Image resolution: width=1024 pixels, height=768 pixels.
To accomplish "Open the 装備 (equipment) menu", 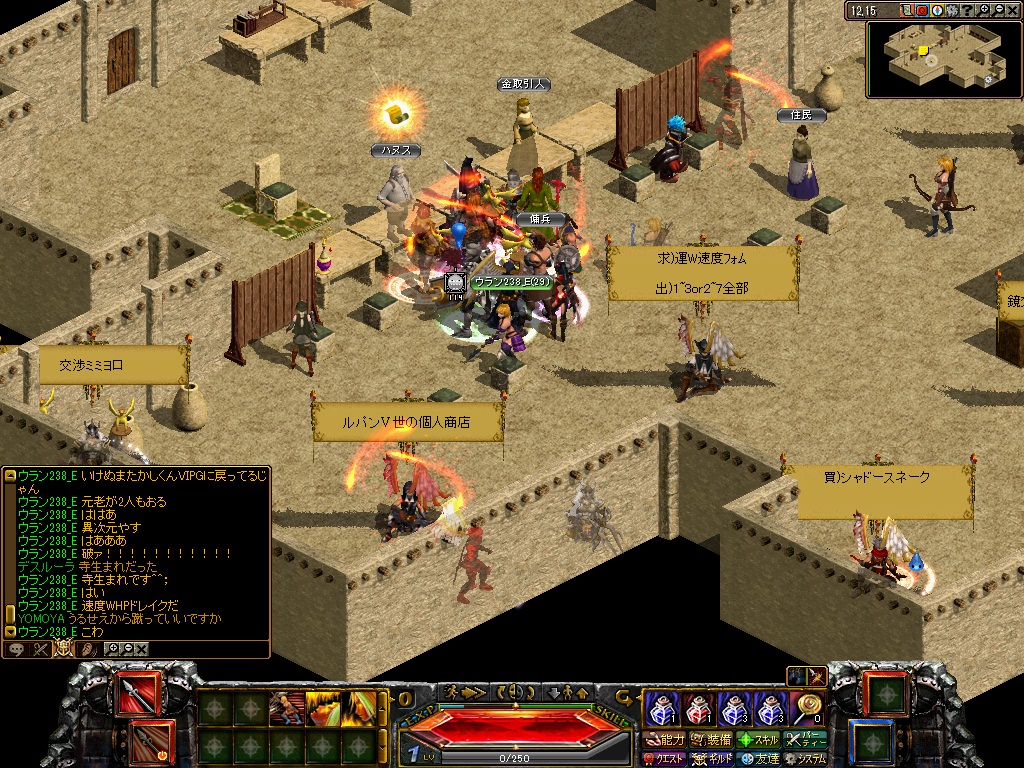I will 712,740.
